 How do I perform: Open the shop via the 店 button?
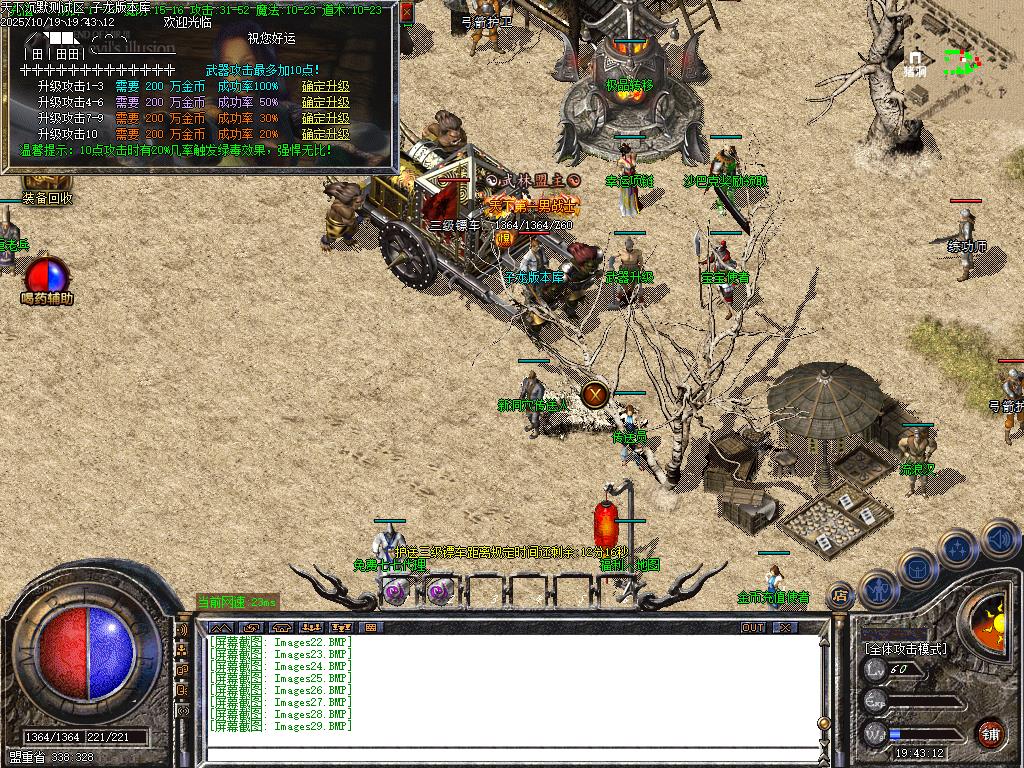click(x=840, y=596)
